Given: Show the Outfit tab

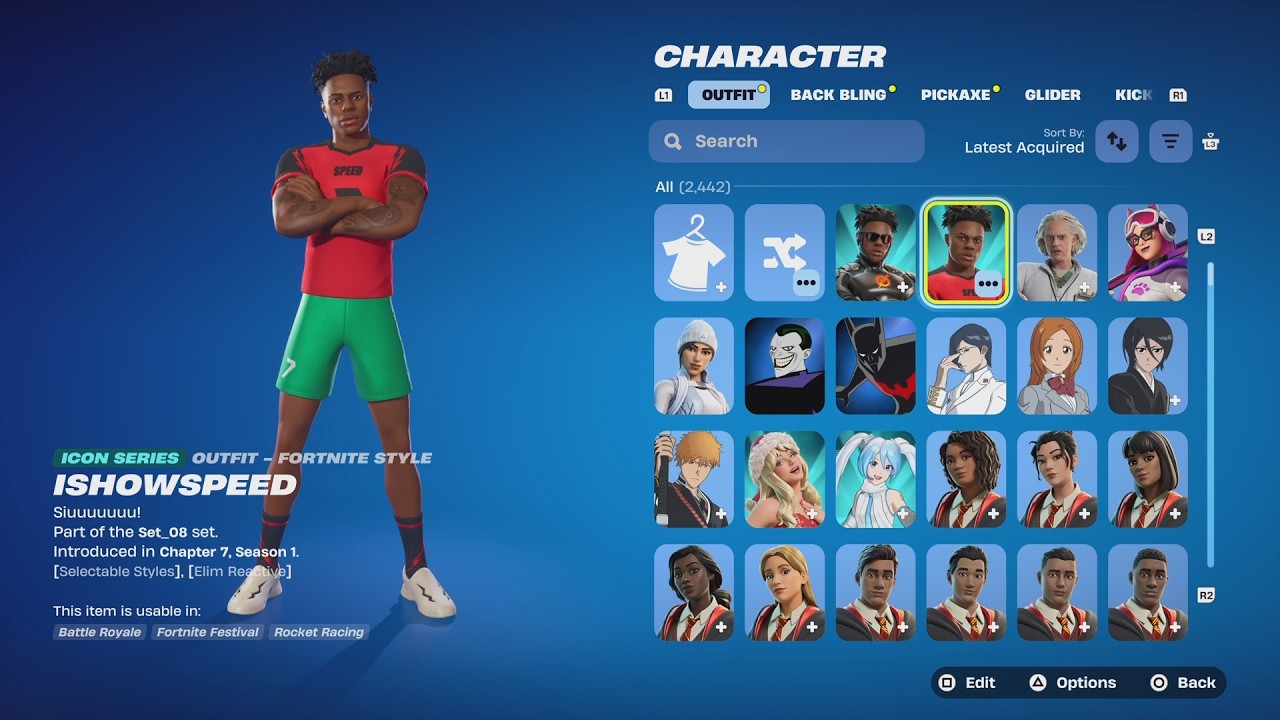Looking at the screenshot, I should pyautogui.click(x=728, y=95).
